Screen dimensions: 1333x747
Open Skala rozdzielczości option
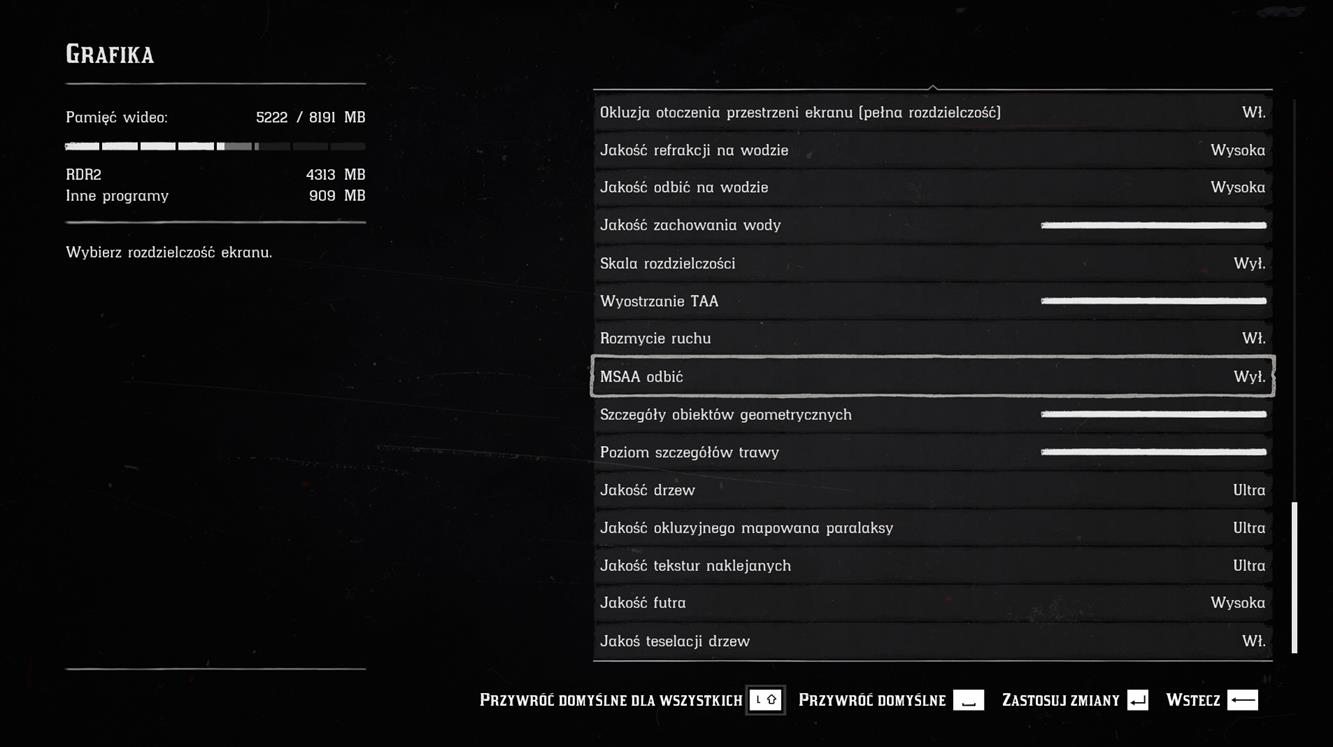932,263
